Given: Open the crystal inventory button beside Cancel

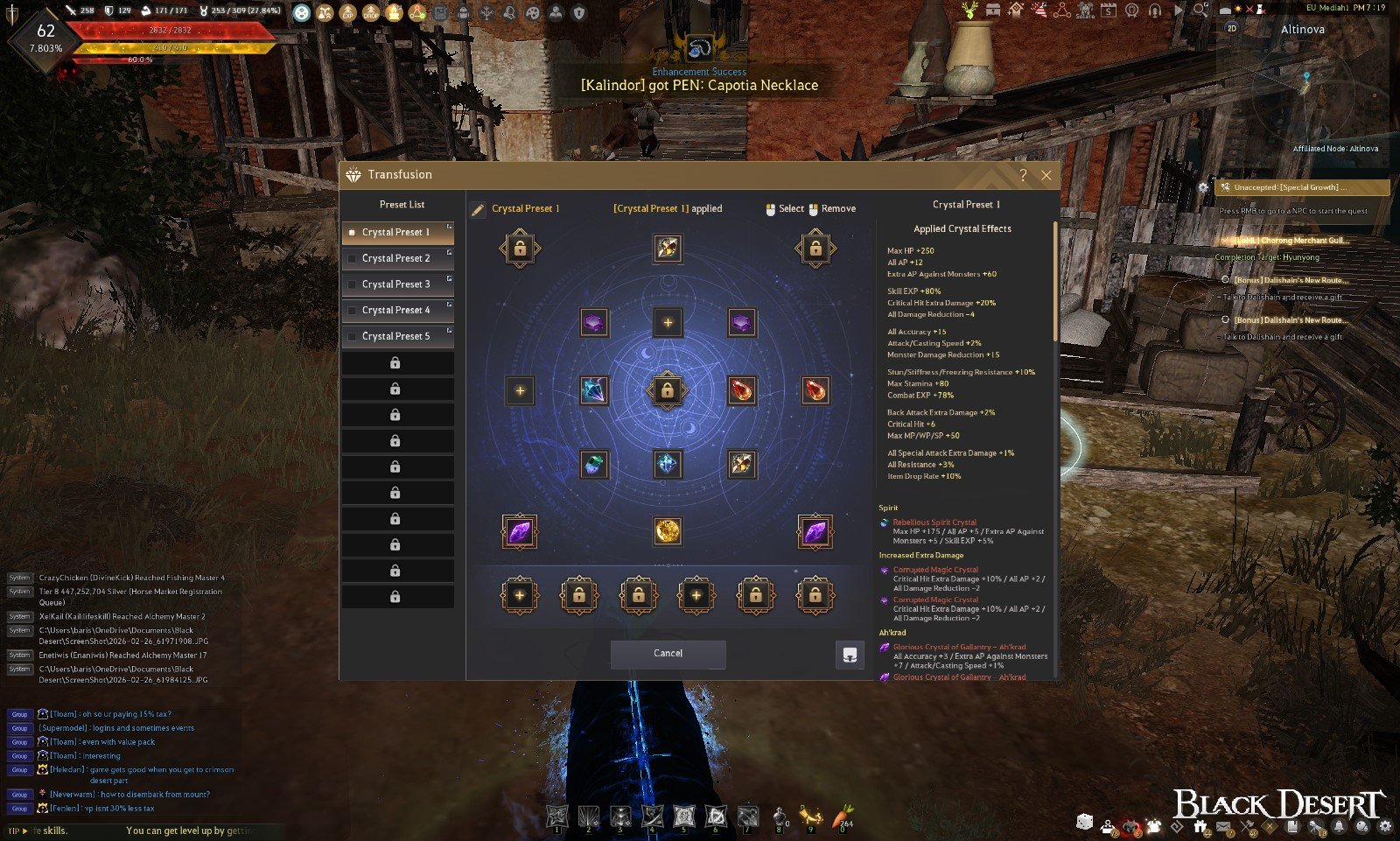Looking at the screenshot, I should 850,655.
